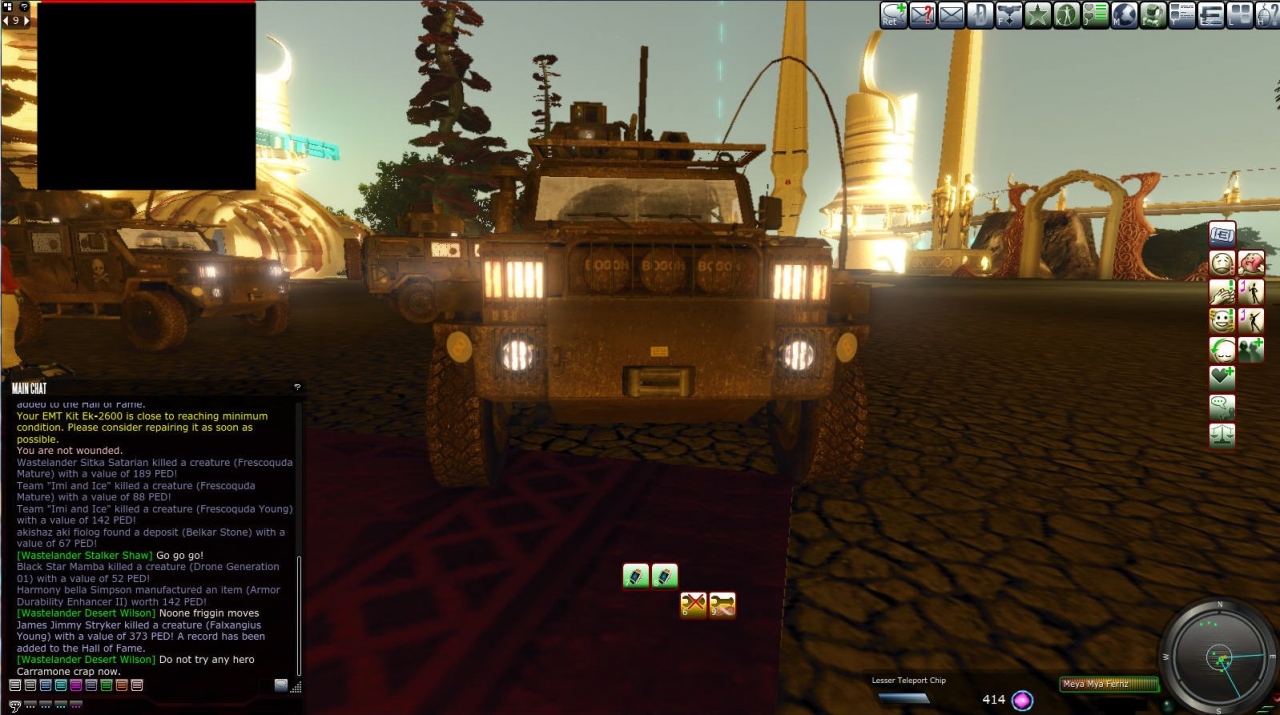This screenshot has height=715, width=1280.
Task: Click the plain envelope mail icon
Action: click(951, 15)
